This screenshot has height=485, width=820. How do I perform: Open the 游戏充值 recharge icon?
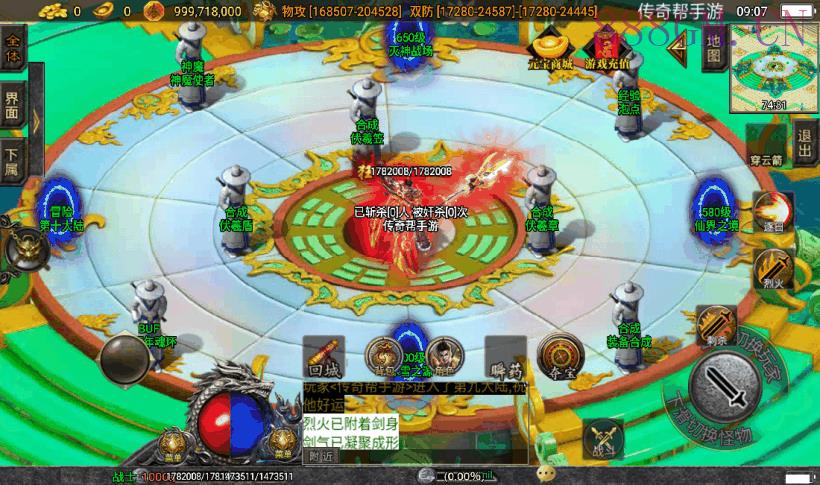coord(607,47)
